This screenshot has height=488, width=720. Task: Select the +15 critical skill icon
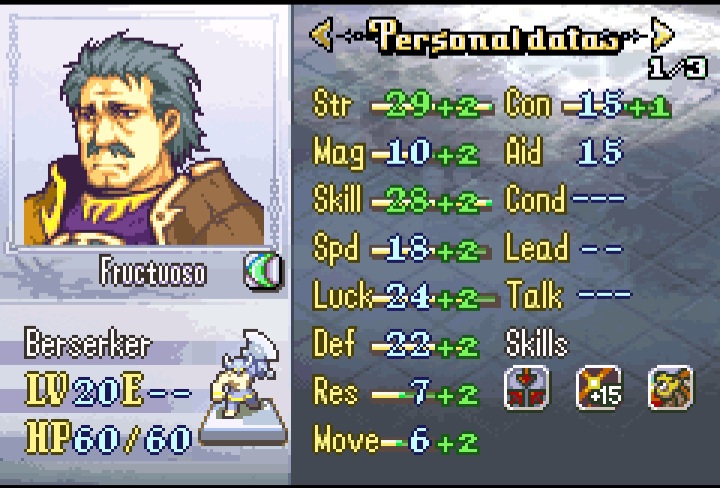(599, 389)
